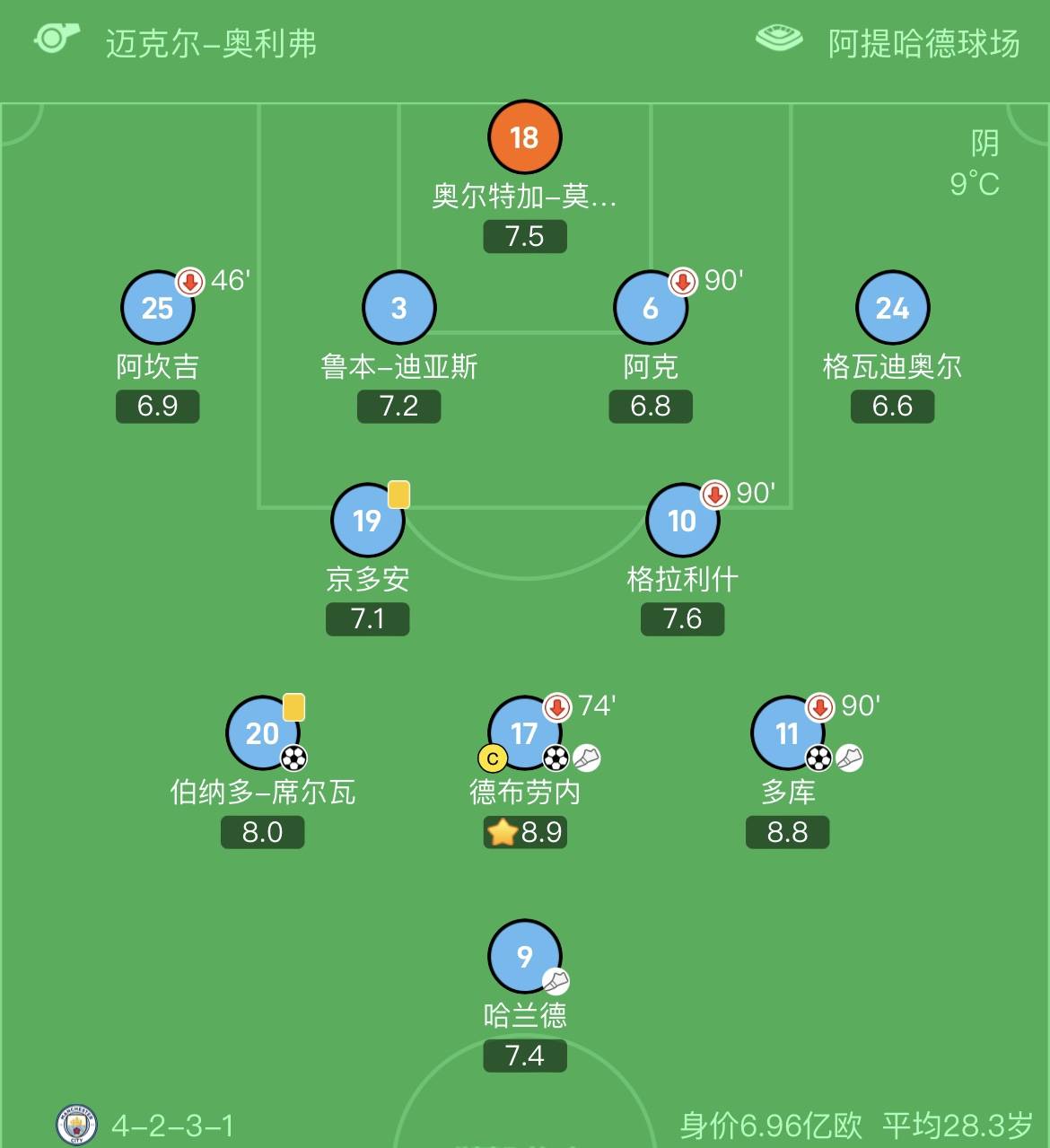Image resolution: width=1050 pixels, height=1148 pixels.
Task: Select goalkeeper number 18 Ortega
Action: click(x=524, y=137)
